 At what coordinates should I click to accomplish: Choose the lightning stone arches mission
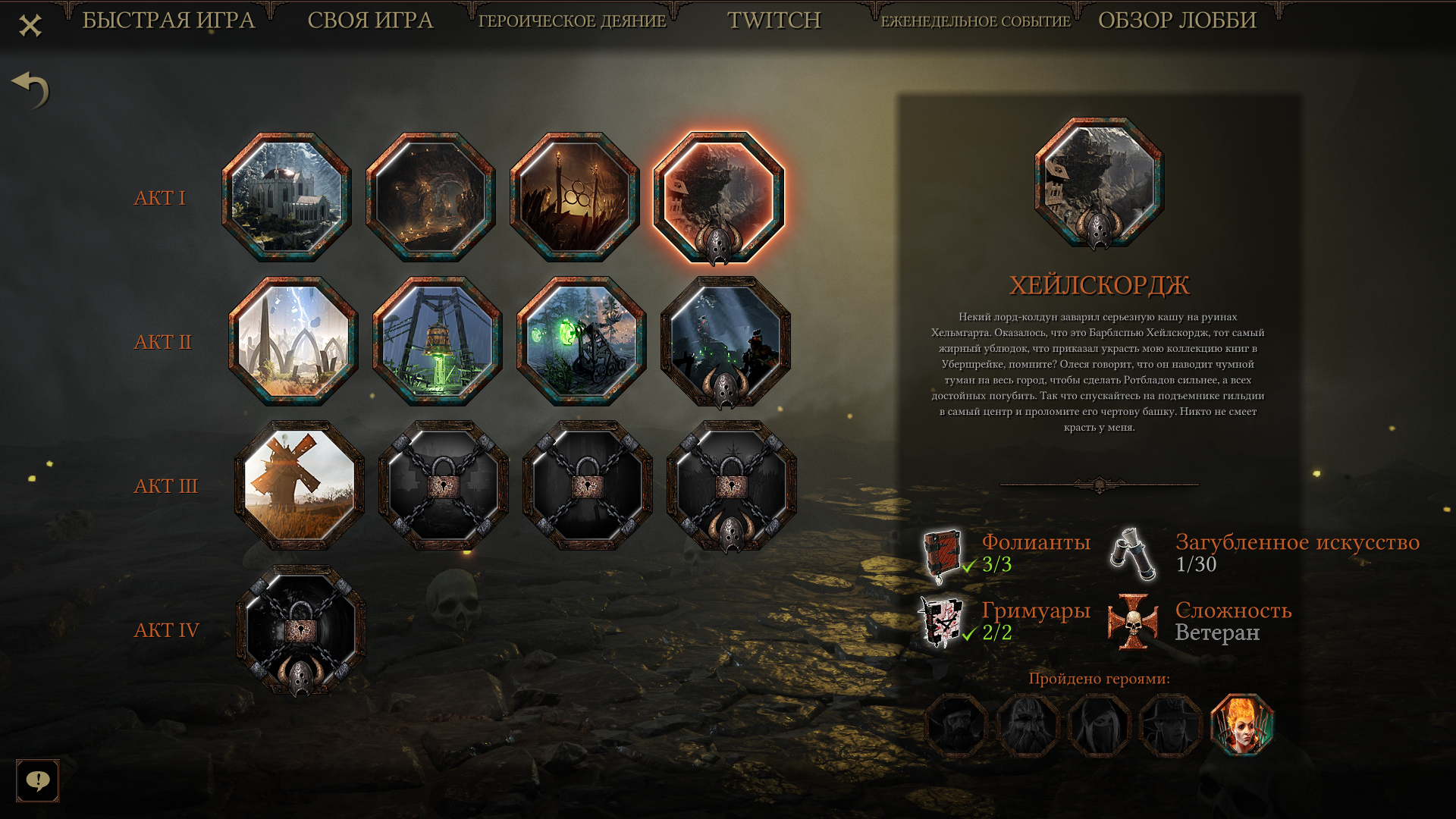point(293,341)
